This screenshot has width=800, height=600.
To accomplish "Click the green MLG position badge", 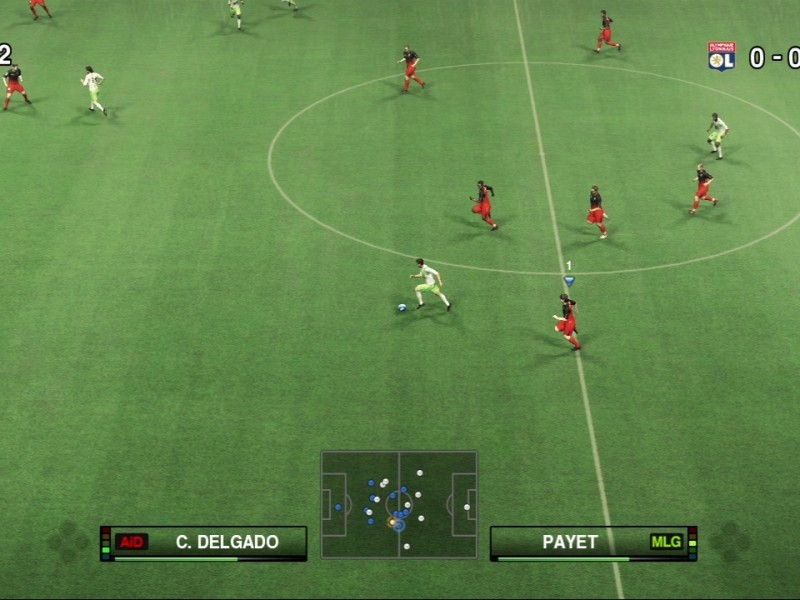I will pyautogui.click(x=665, y=542).
